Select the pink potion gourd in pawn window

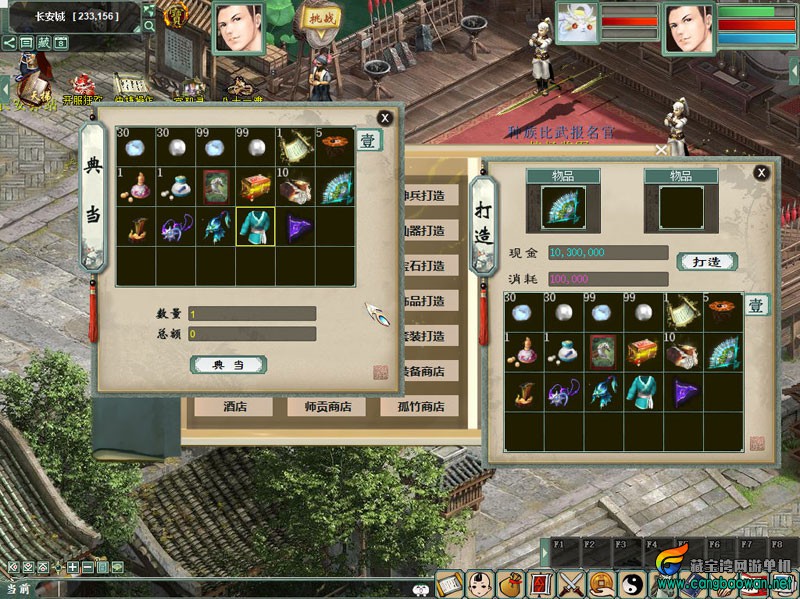point(135,186)
